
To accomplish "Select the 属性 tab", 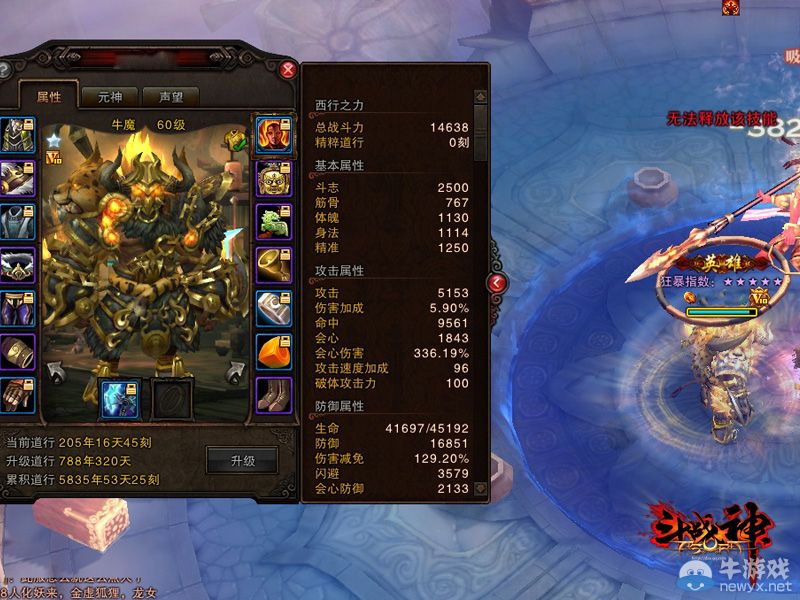I will coord(49,97).
